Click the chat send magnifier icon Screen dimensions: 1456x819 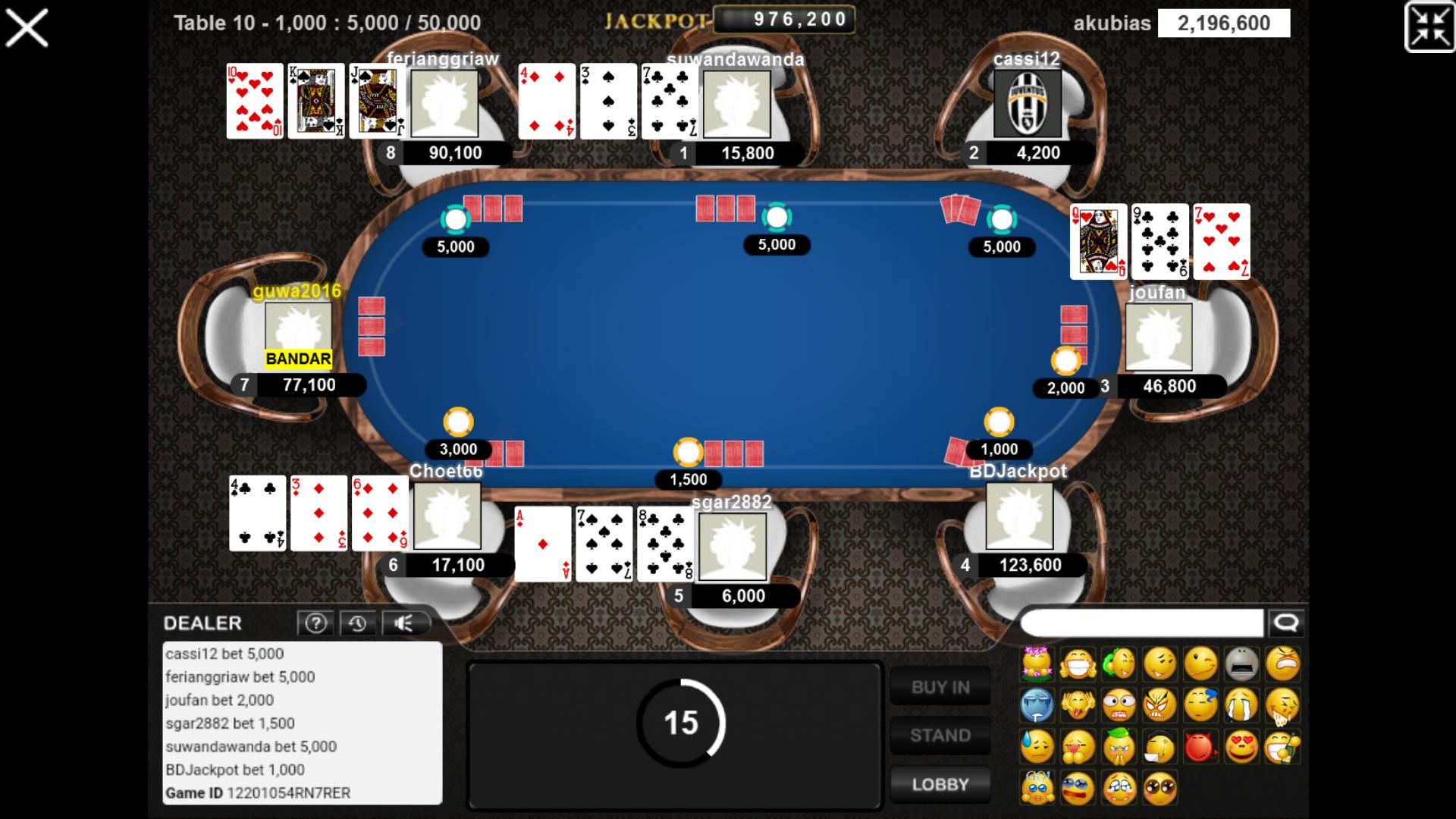point(1285,623)
